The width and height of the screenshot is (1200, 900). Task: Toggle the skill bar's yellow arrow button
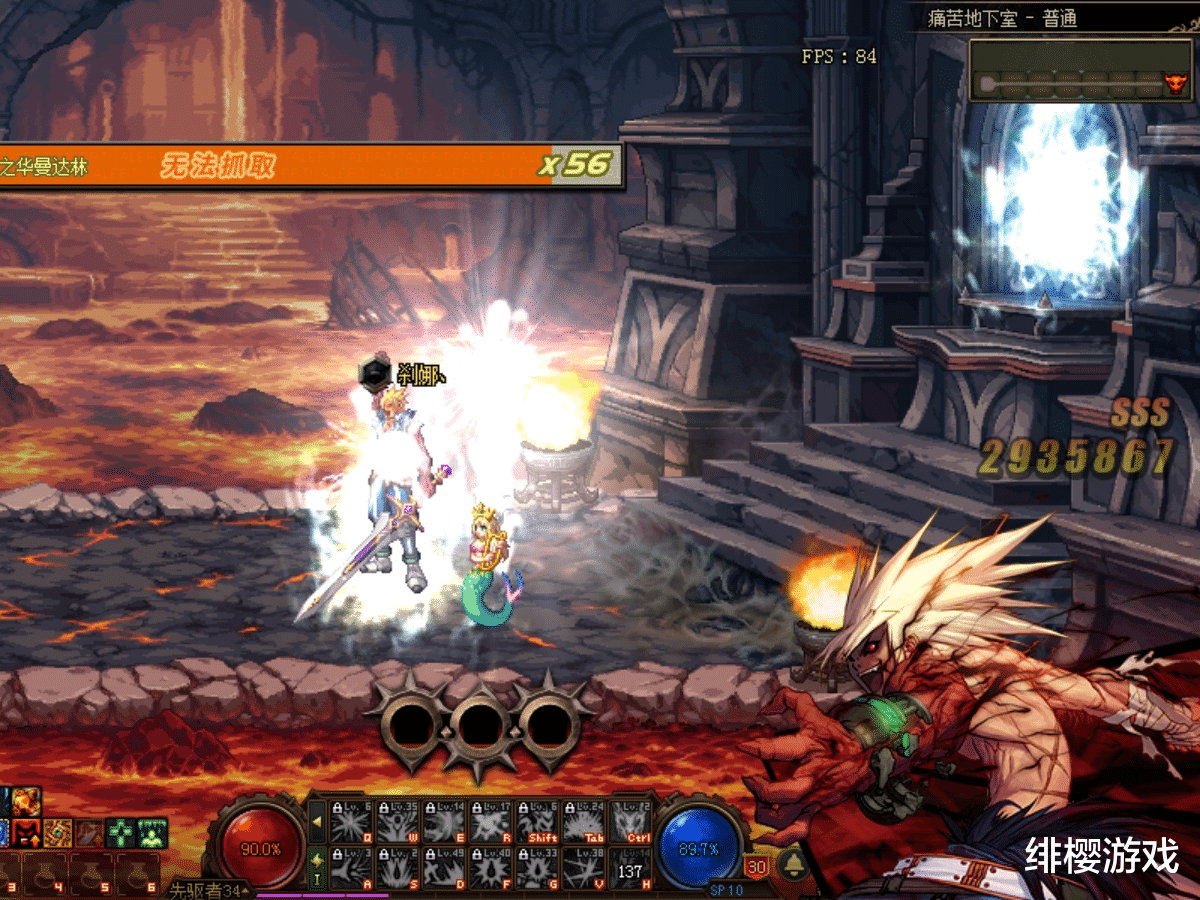[x=317, y=822]
